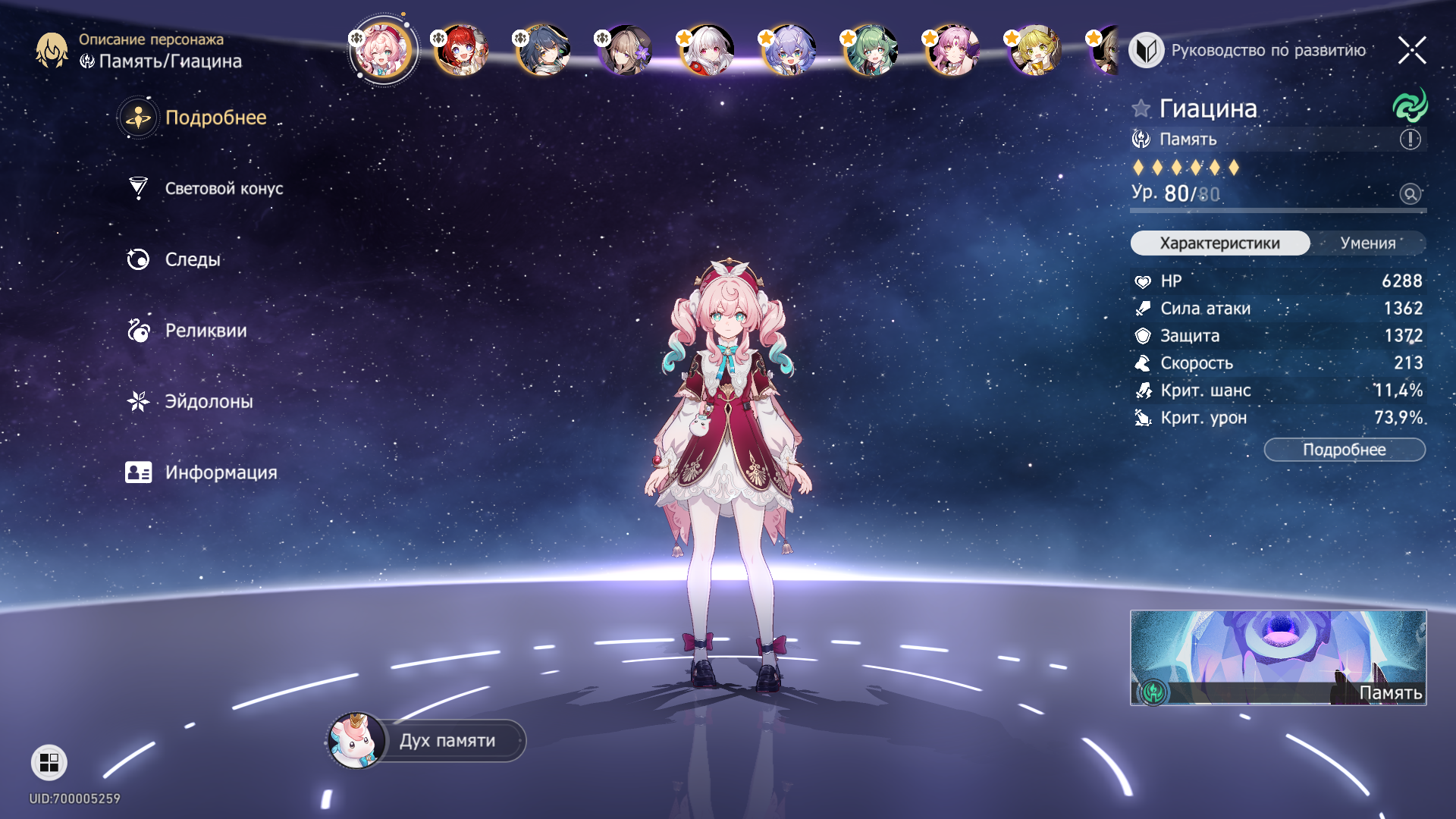Switch to the Характеристики tab
The height and width of the screenshot is (819, 1456).
1219,243
